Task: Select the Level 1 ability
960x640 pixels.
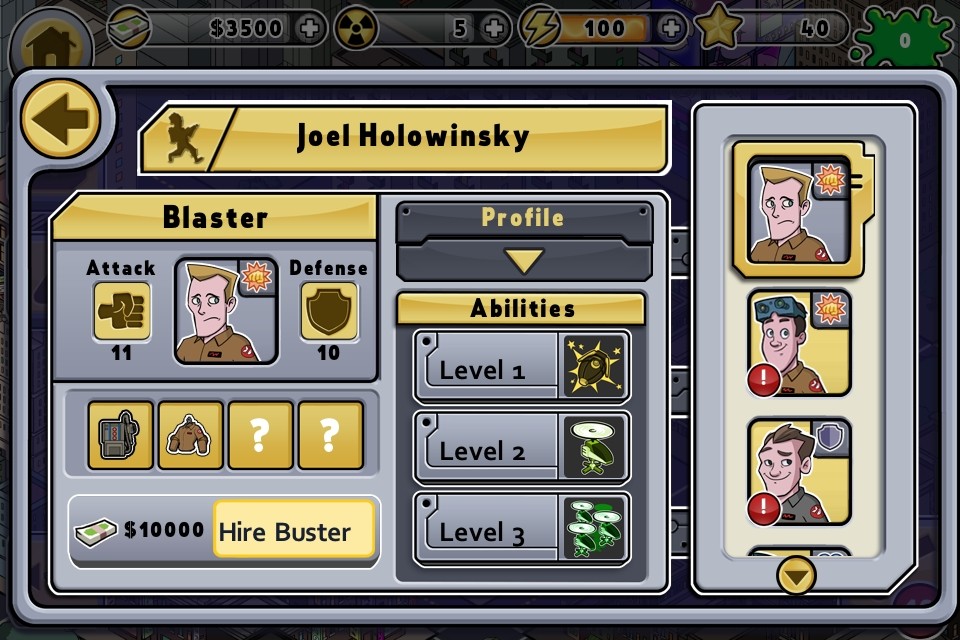Action: tap(521, 367)
